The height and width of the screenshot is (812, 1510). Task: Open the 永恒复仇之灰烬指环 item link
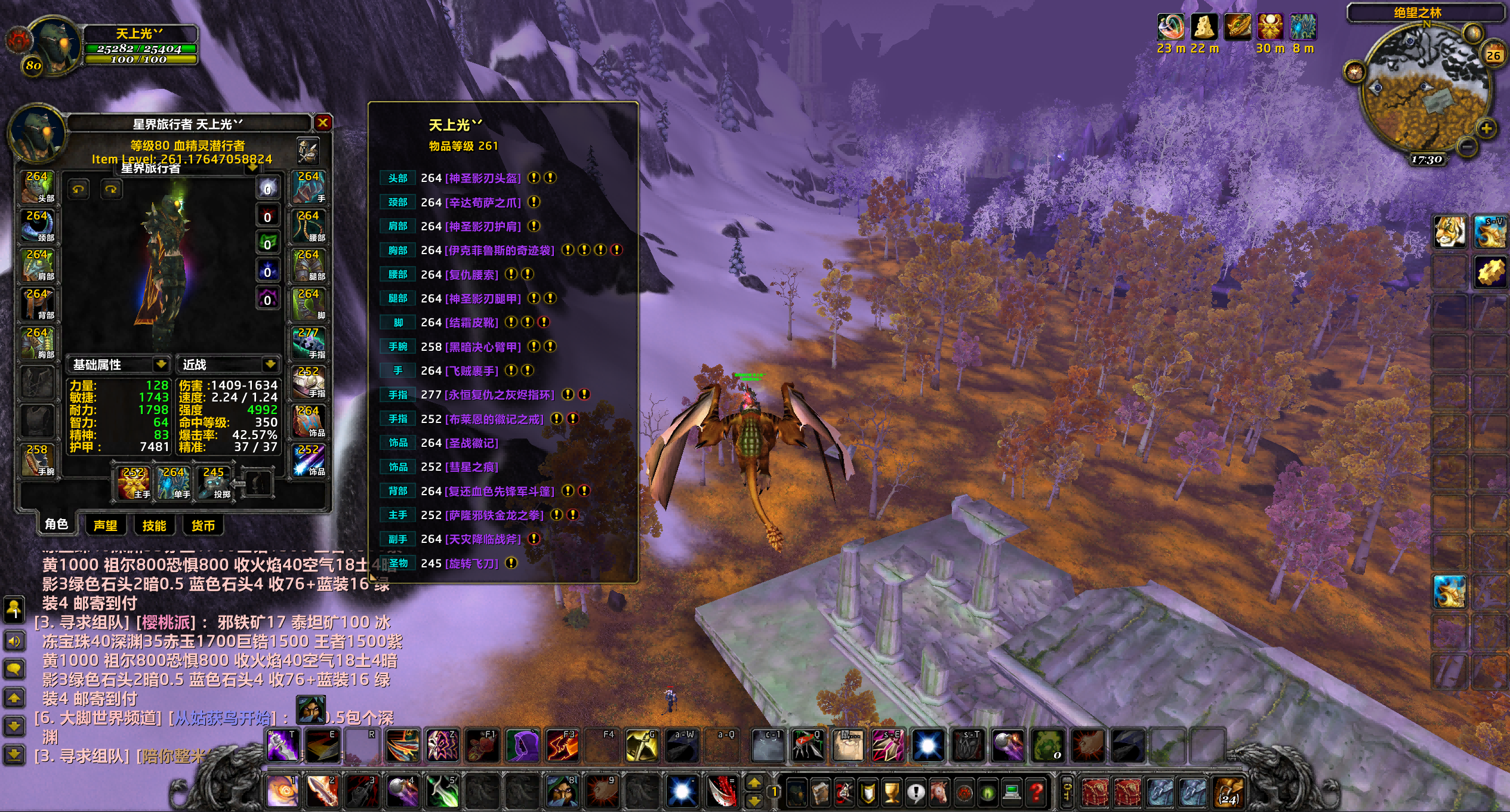[x=500, y=395]
